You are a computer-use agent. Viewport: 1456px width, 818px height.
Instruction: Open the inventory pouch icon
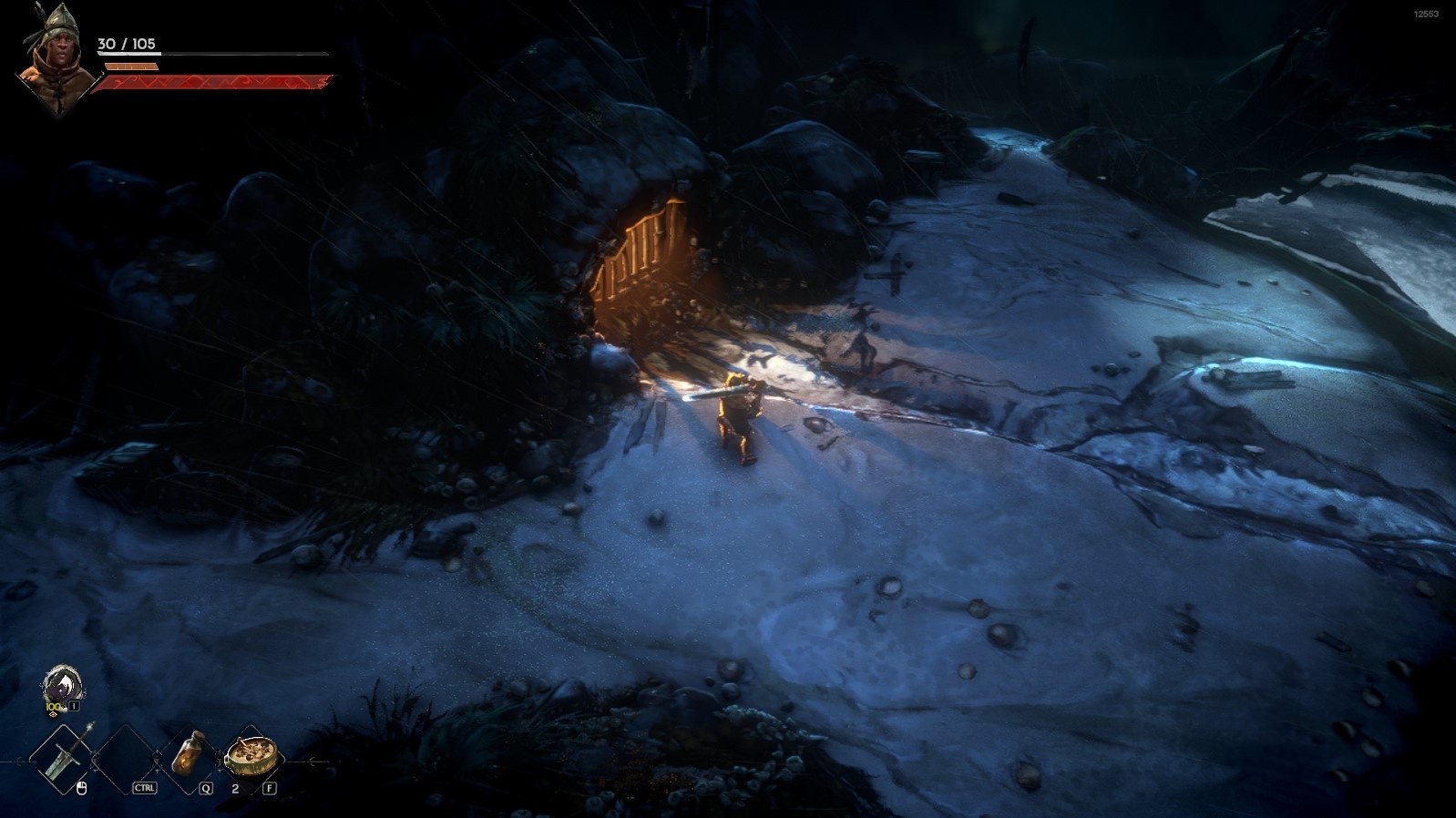point(62,687)
